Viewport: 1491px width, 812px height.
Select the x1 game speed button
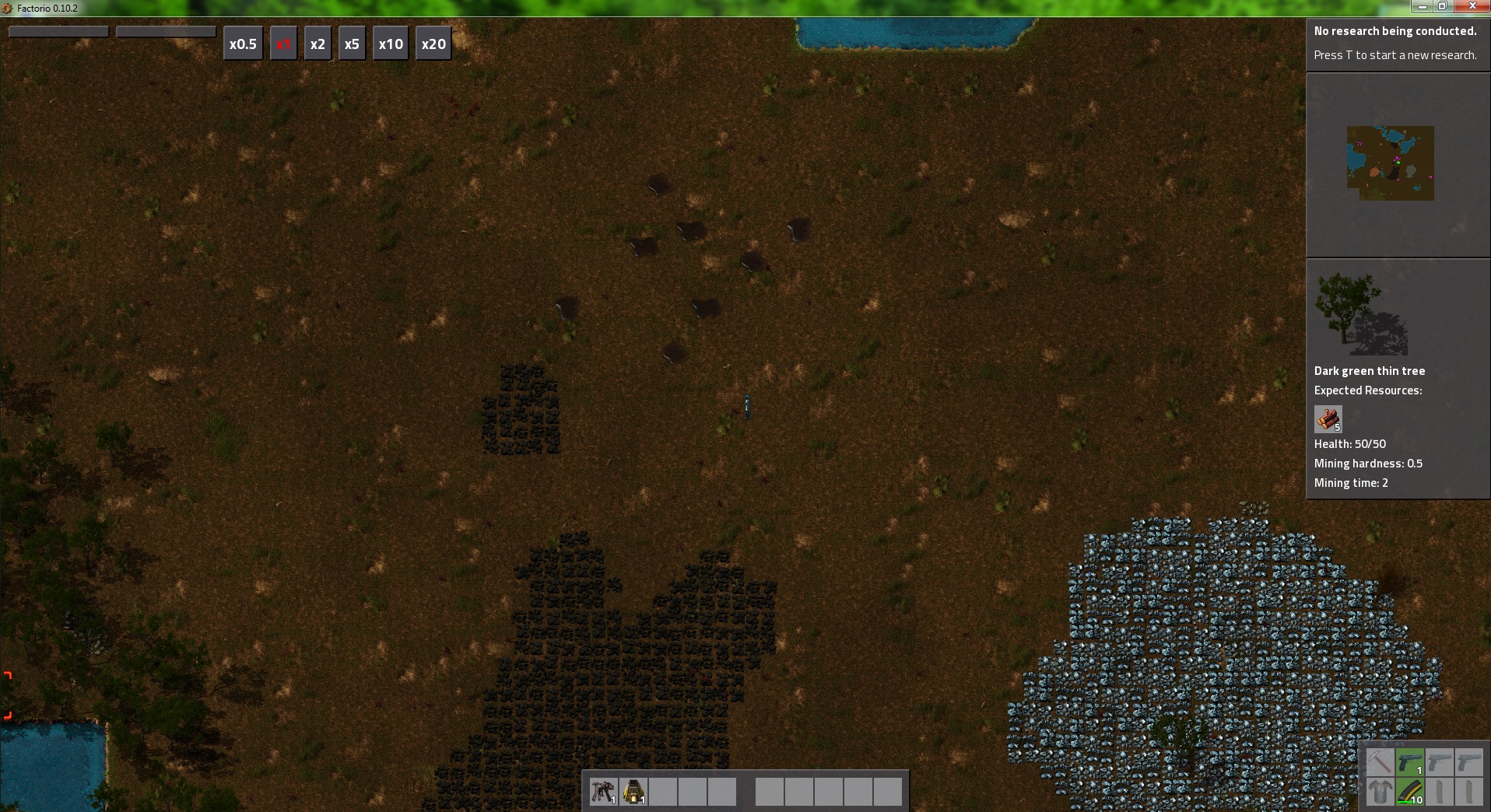click(x=283, y=44)
